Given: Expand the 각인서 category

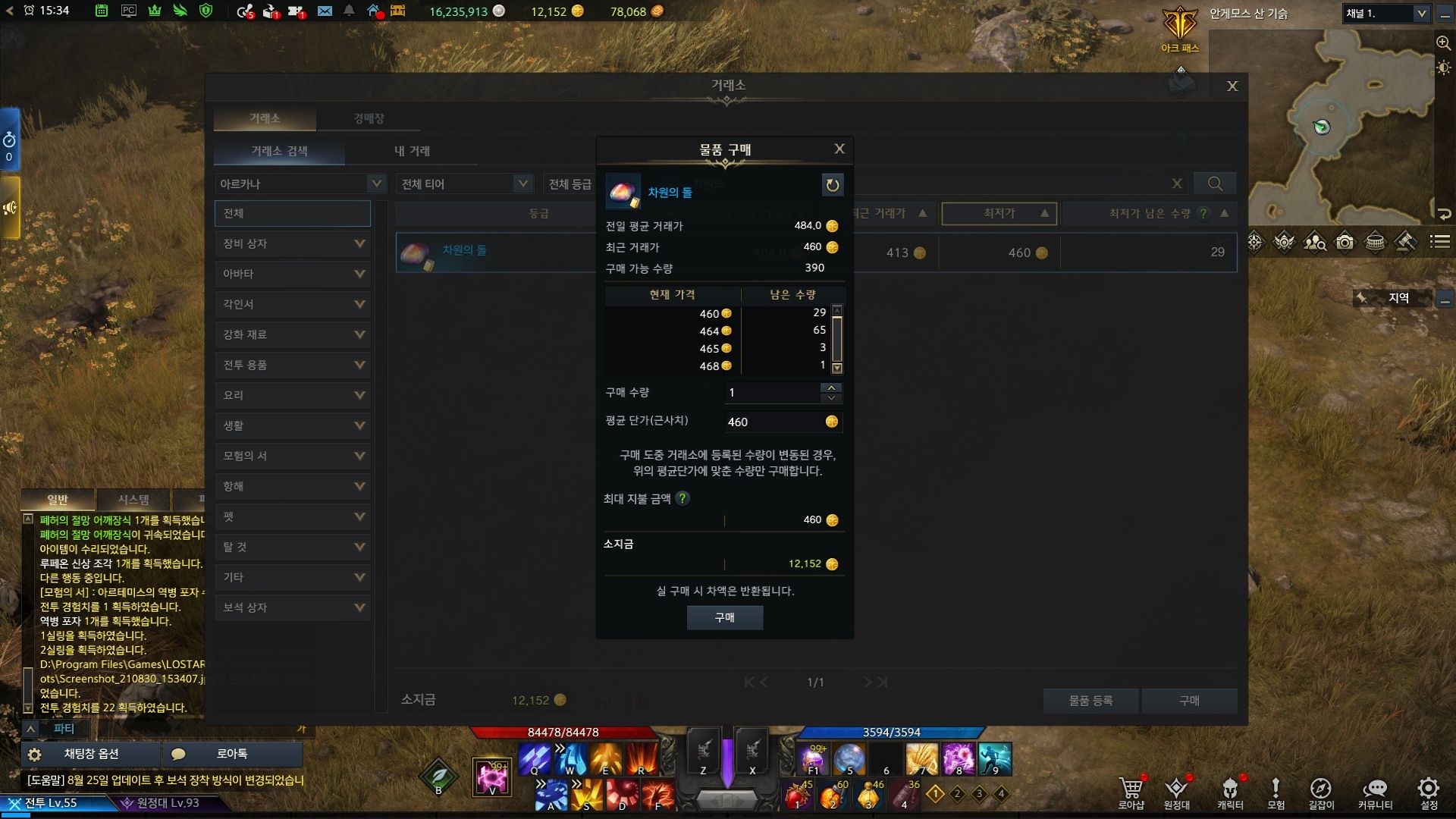Looking at the screenshot, I should point(293,304).
